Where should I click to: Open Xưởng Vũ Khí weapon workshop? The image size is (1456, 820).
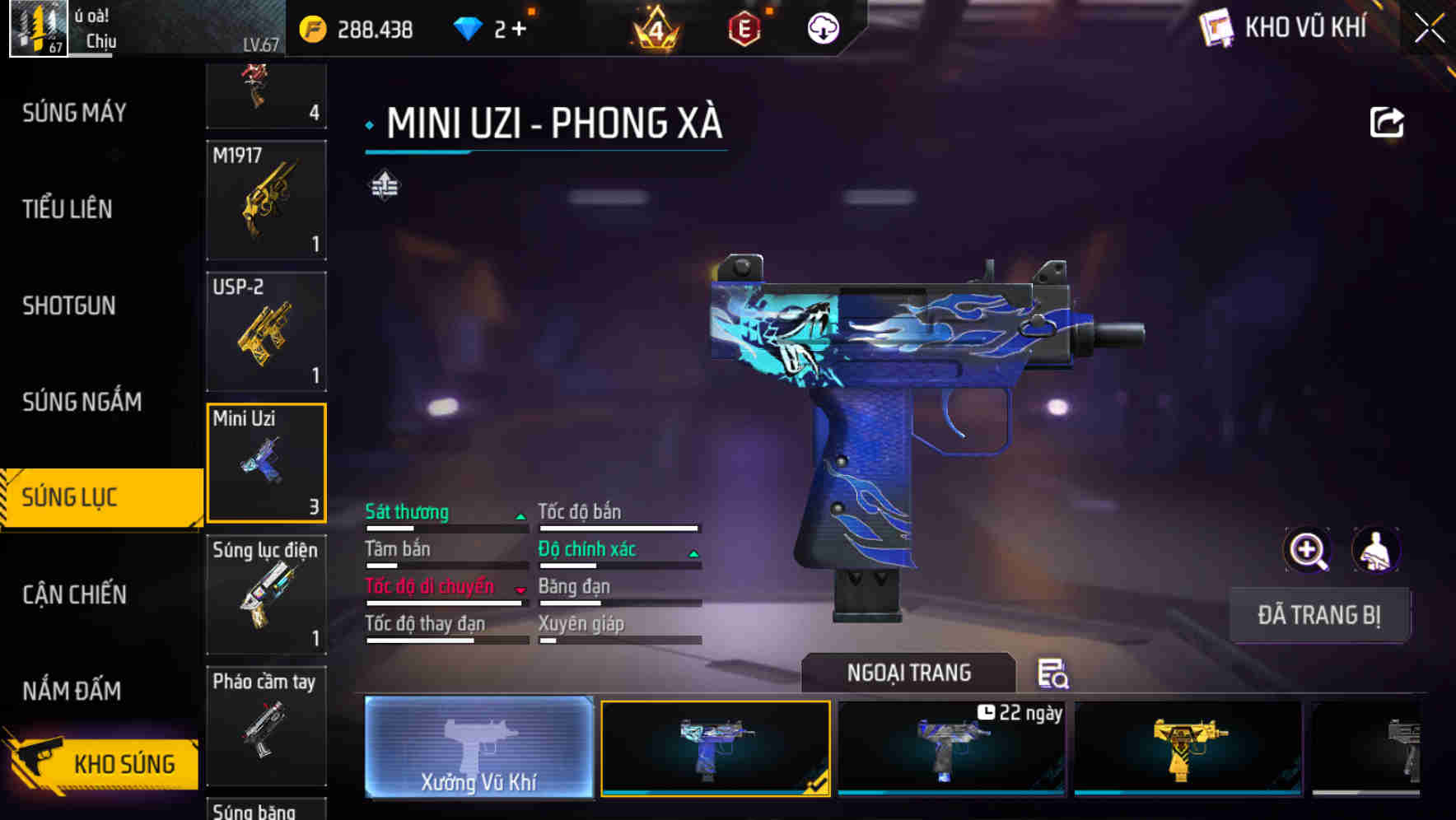coord(478,749)
